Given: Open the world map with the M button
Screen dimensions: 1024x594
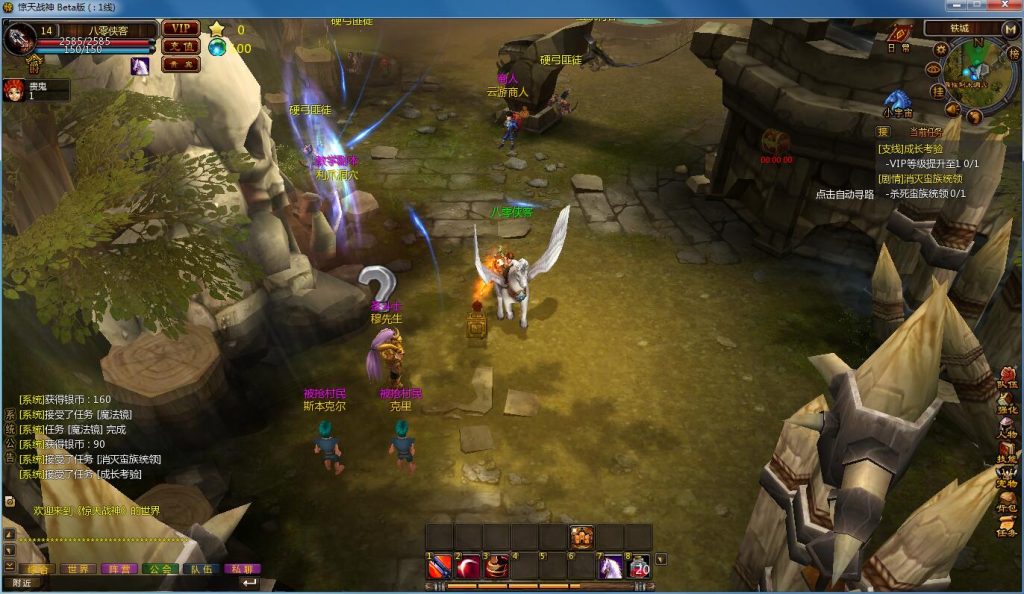Looking at the screenshot, I should [1010, 29].
